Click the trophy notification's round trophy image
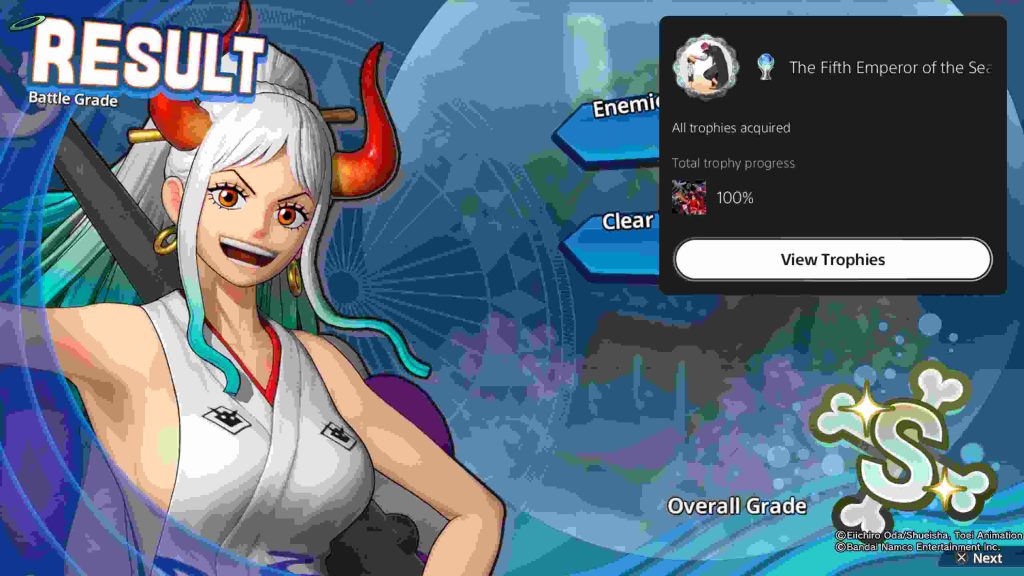Screen dimensions: 1024x576 click(x=704, y=67)
